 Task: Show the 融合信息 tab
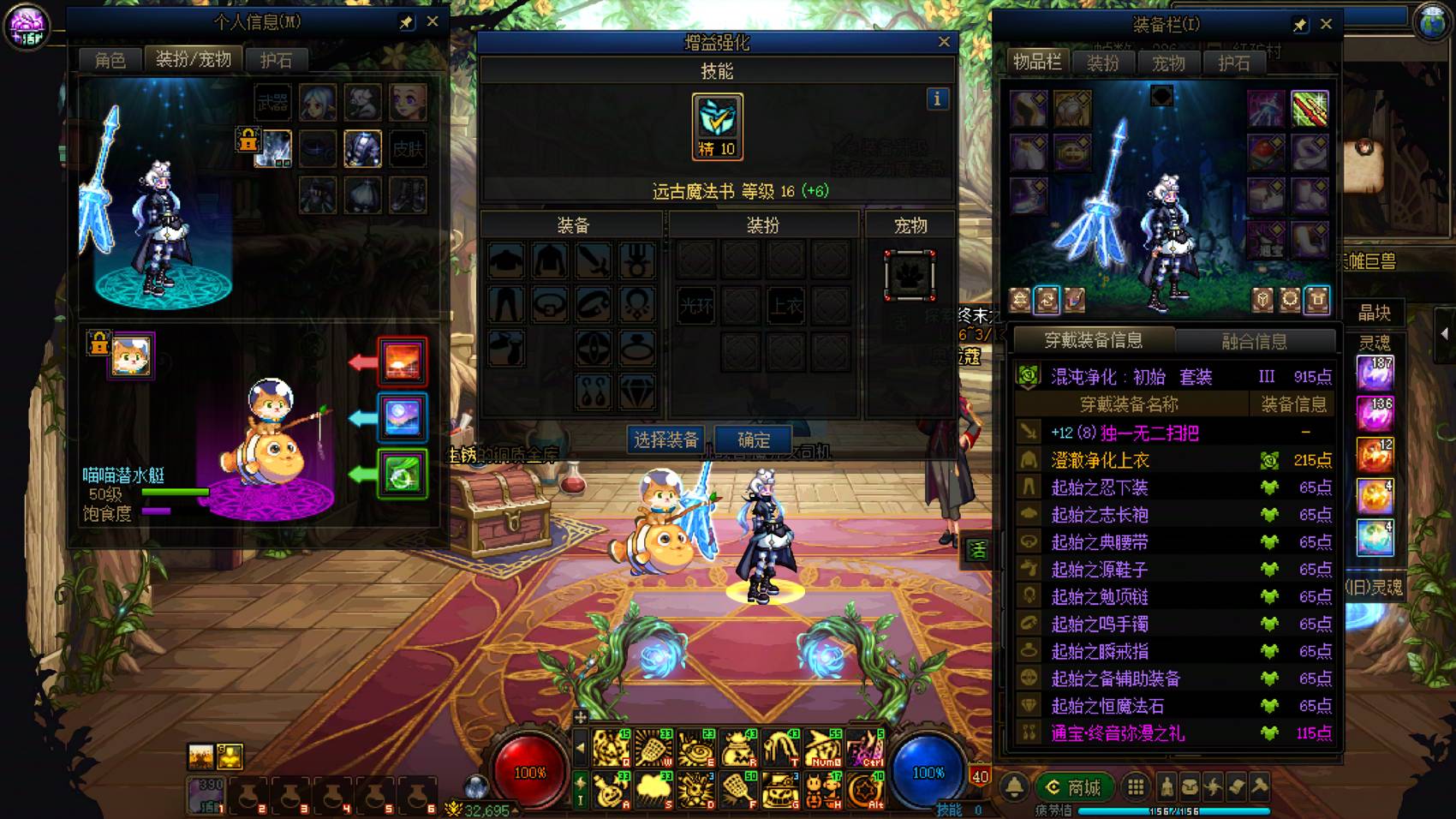click(x=1254, y=341)
